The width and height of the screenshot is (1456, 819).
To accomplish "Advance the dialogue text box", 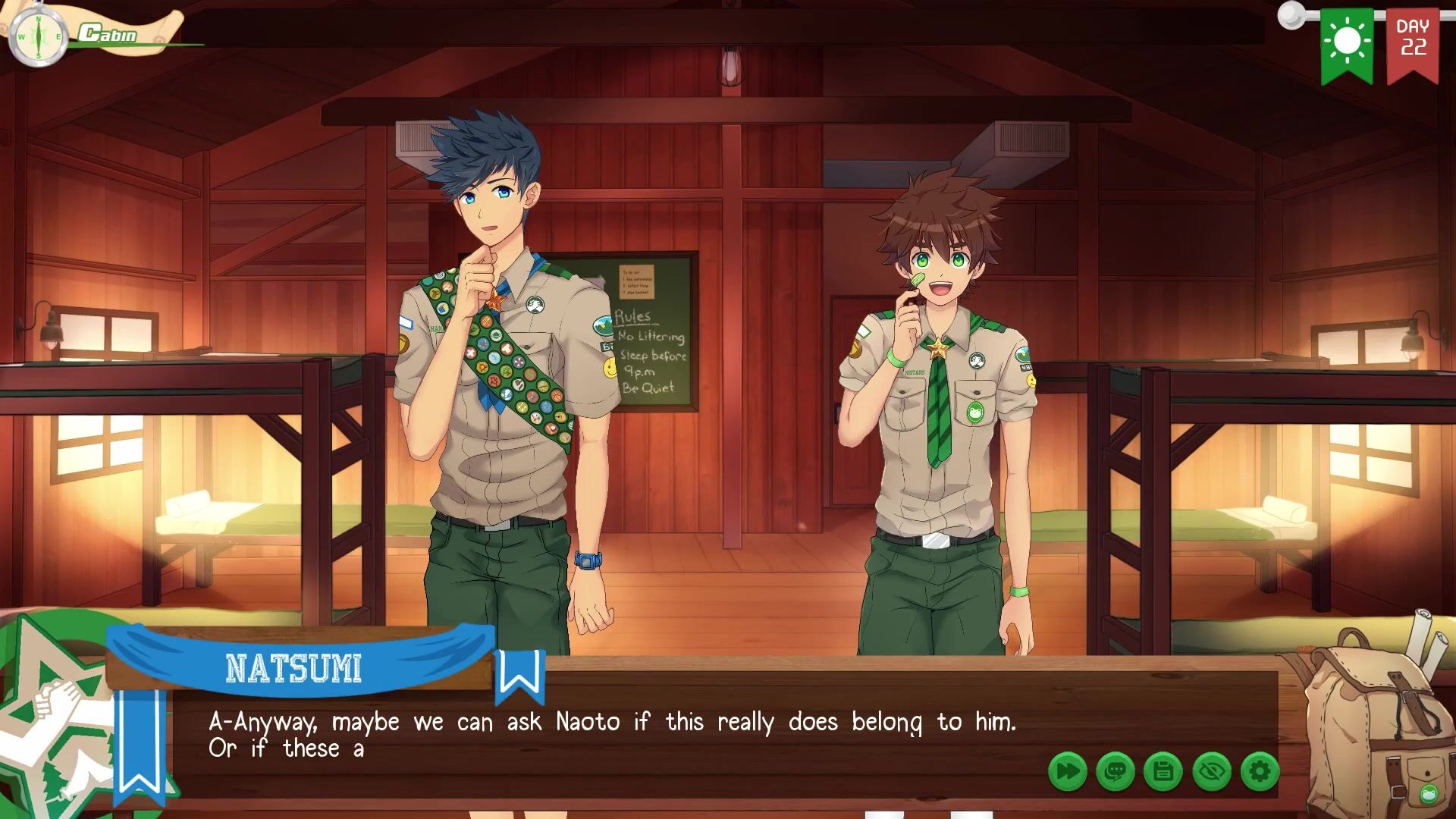I will tap(607, 736).
